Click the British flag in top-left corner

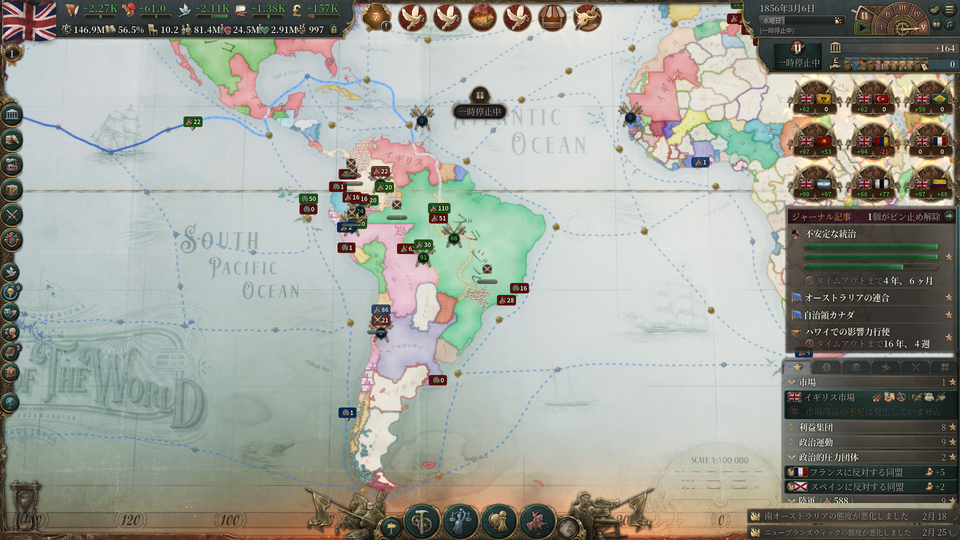29,20
